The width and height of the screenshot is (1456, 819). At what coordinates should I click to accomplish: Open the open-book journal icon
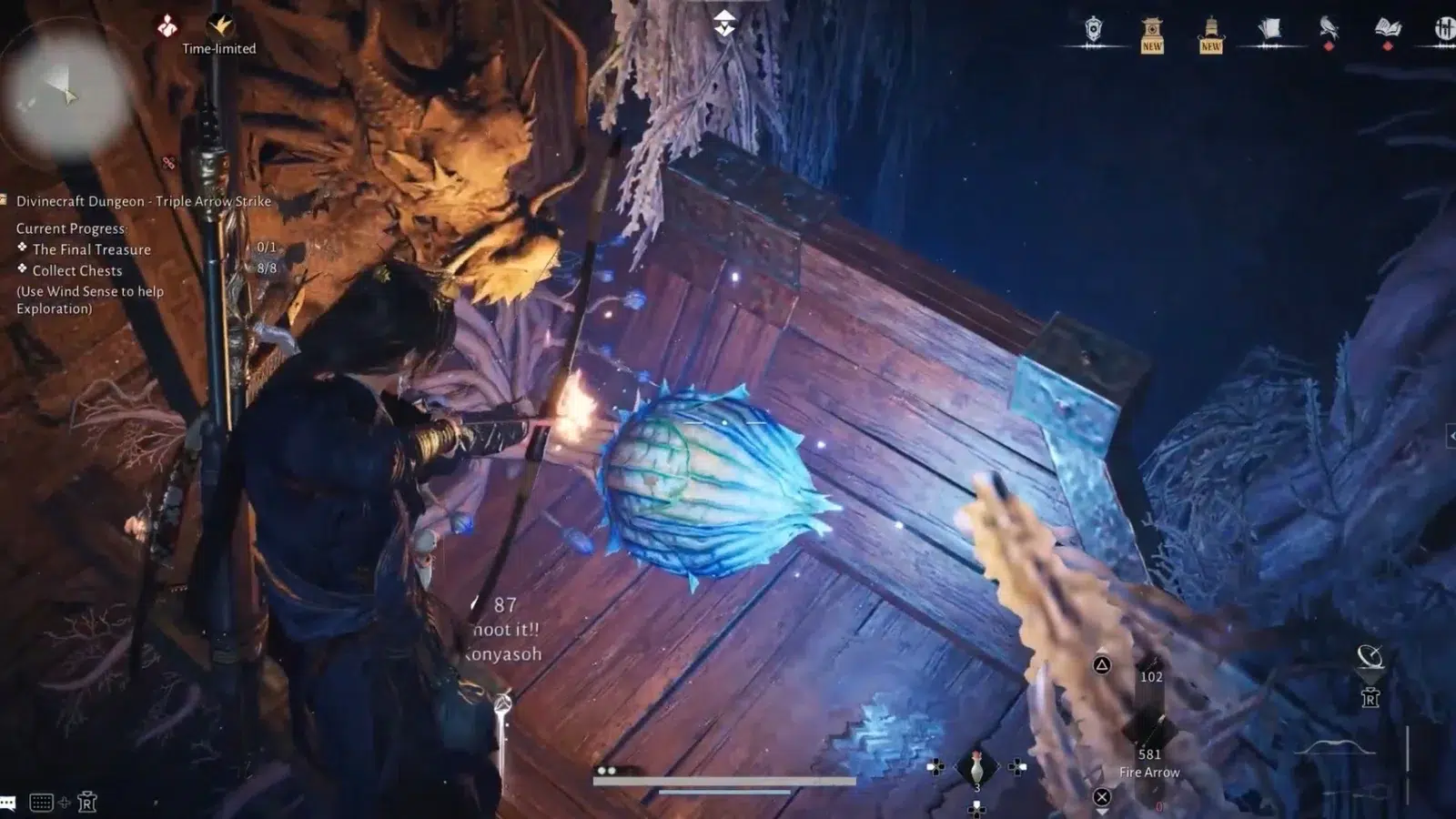click(1387, 29)
